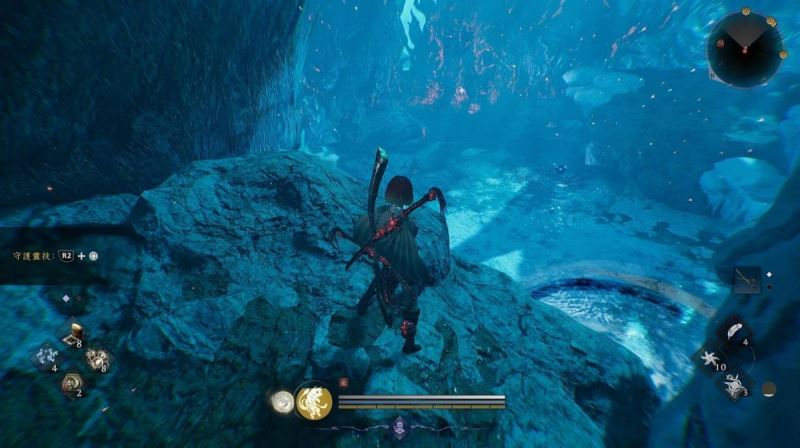
Task: Use the scroll item with 8 charges
Action: point(73,336)
